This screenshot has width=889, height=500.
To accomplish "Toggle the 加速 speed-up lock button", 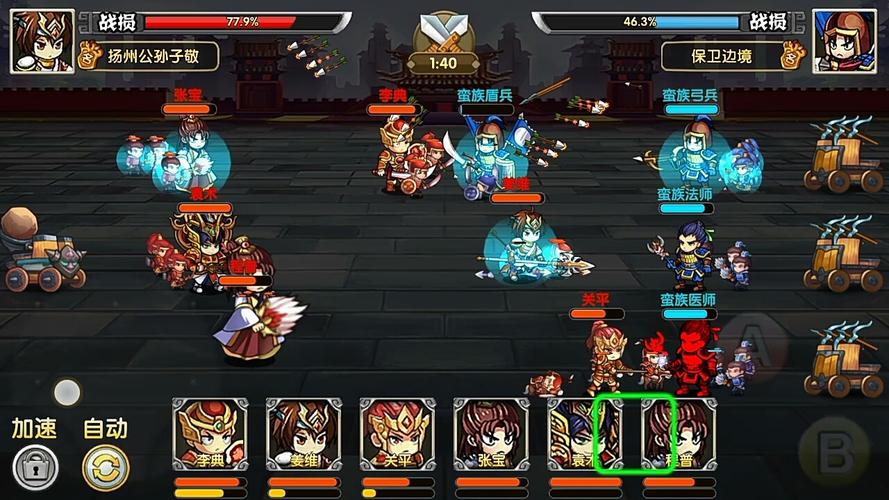I will click(x=35, y=466).
